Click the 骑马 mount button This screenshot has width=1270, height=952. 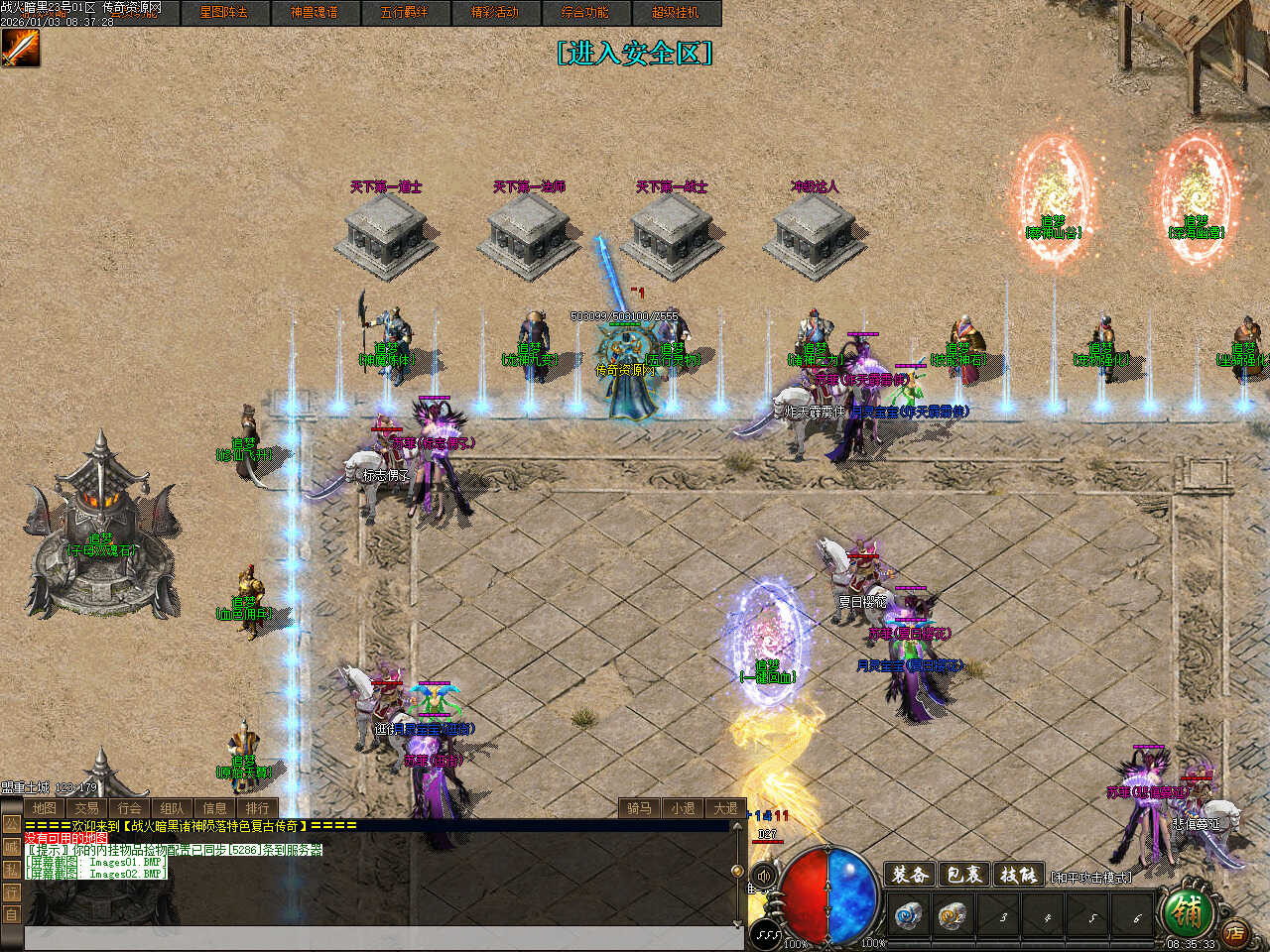[639, 808]
